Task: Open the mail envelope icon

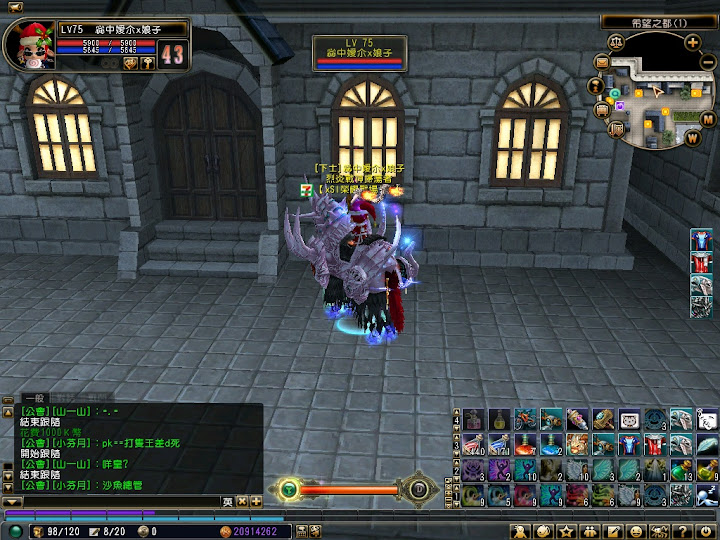Action: tap(603, 63)
